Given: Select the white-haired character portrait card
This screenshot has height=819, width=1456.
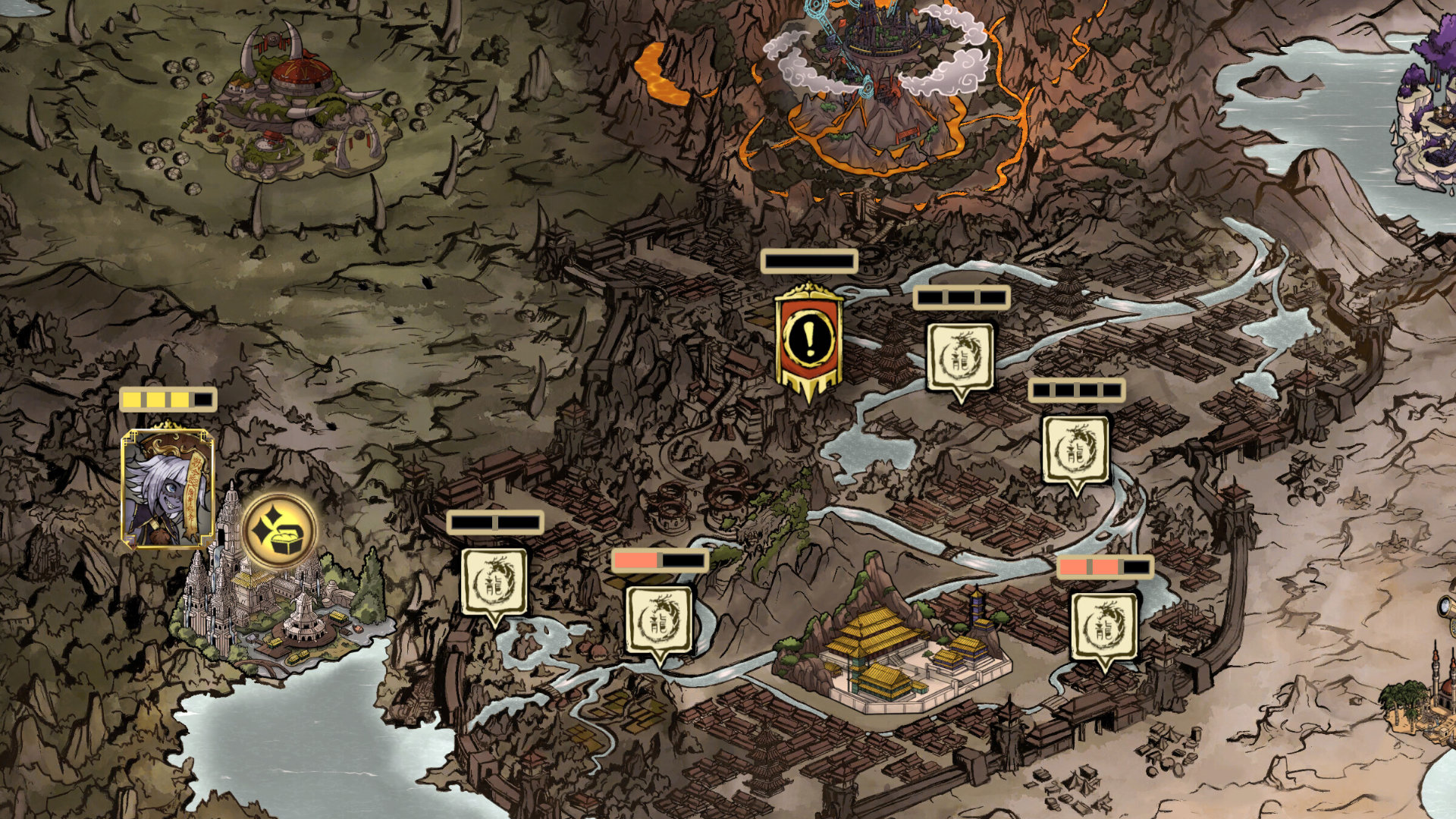Looking at the screenshot, I should point(168,488).
